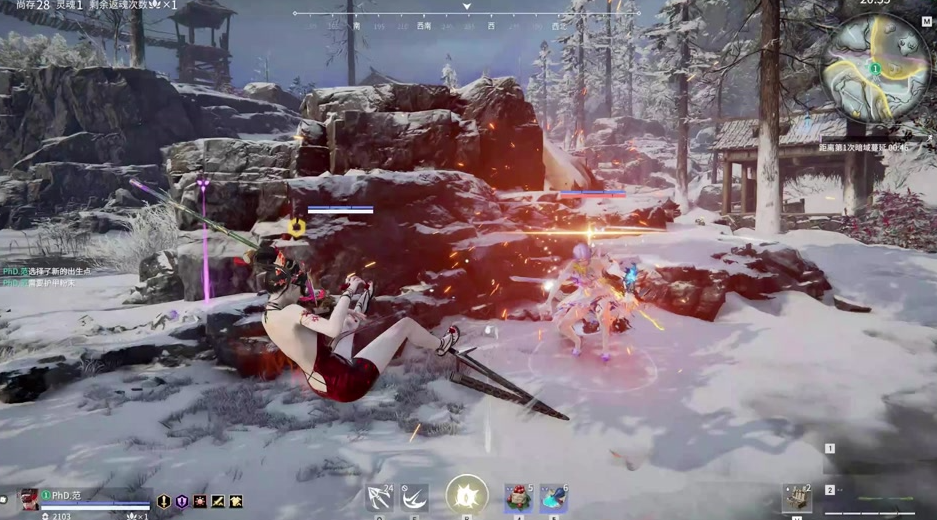Screen dimensions: 937x520
Task: Activate the white slash skill icon
Action: pyautogui.click(x=414, y=497)
